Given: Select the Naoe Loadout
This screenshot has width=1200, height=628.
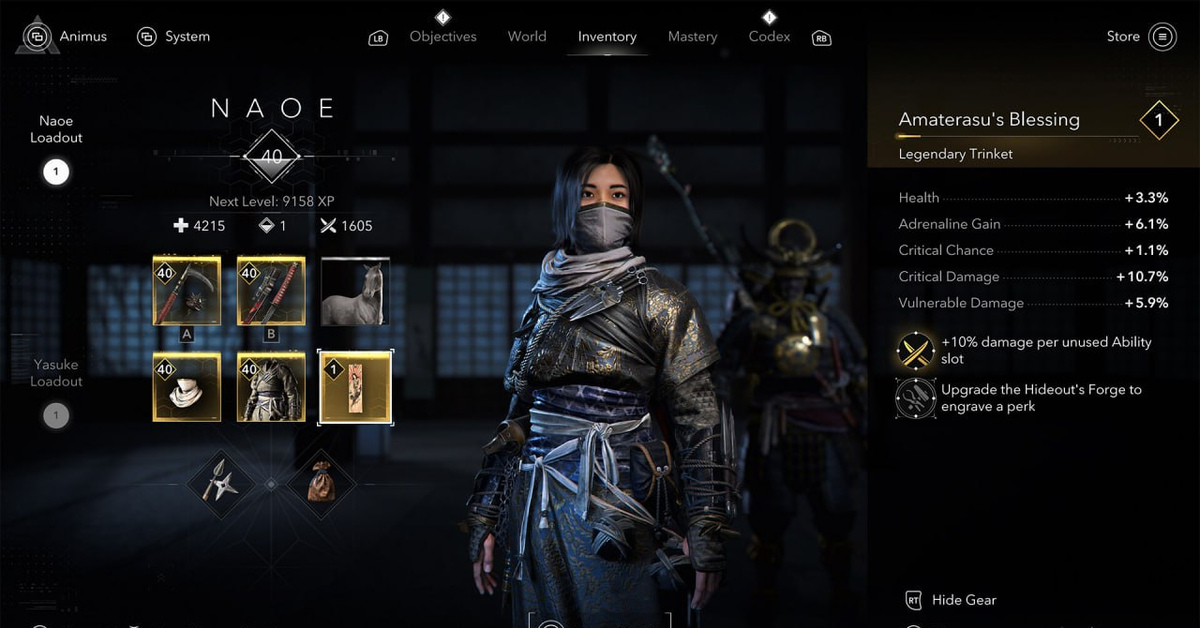Looking at the screenshot, I should pyautogui.click(x=56, y=172).
